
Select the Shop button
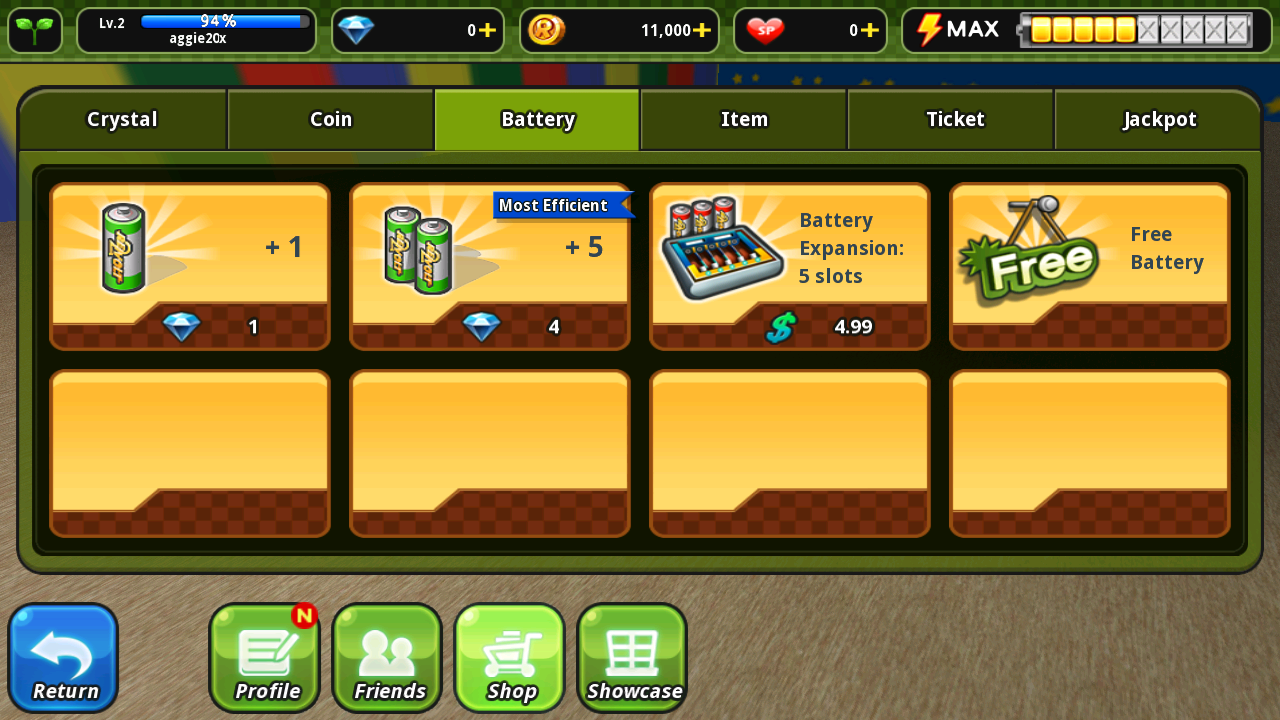(510, 658)
